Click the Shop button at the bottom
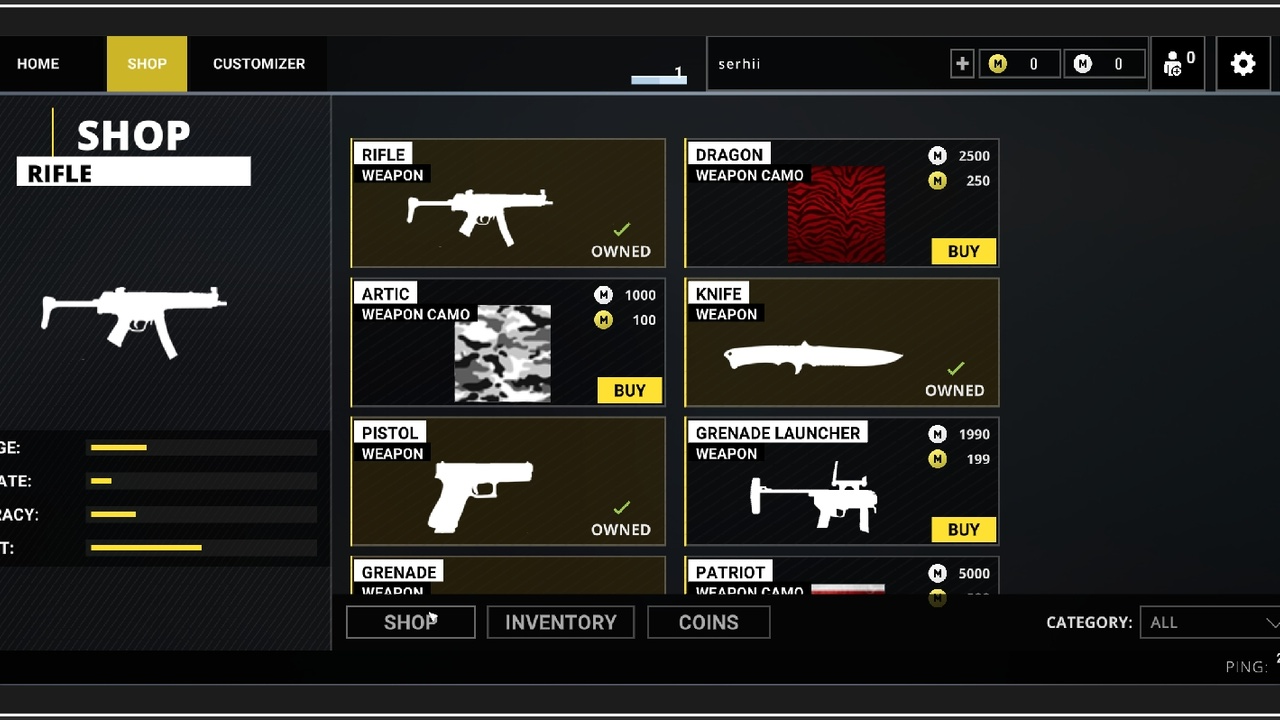 [410, 622]
